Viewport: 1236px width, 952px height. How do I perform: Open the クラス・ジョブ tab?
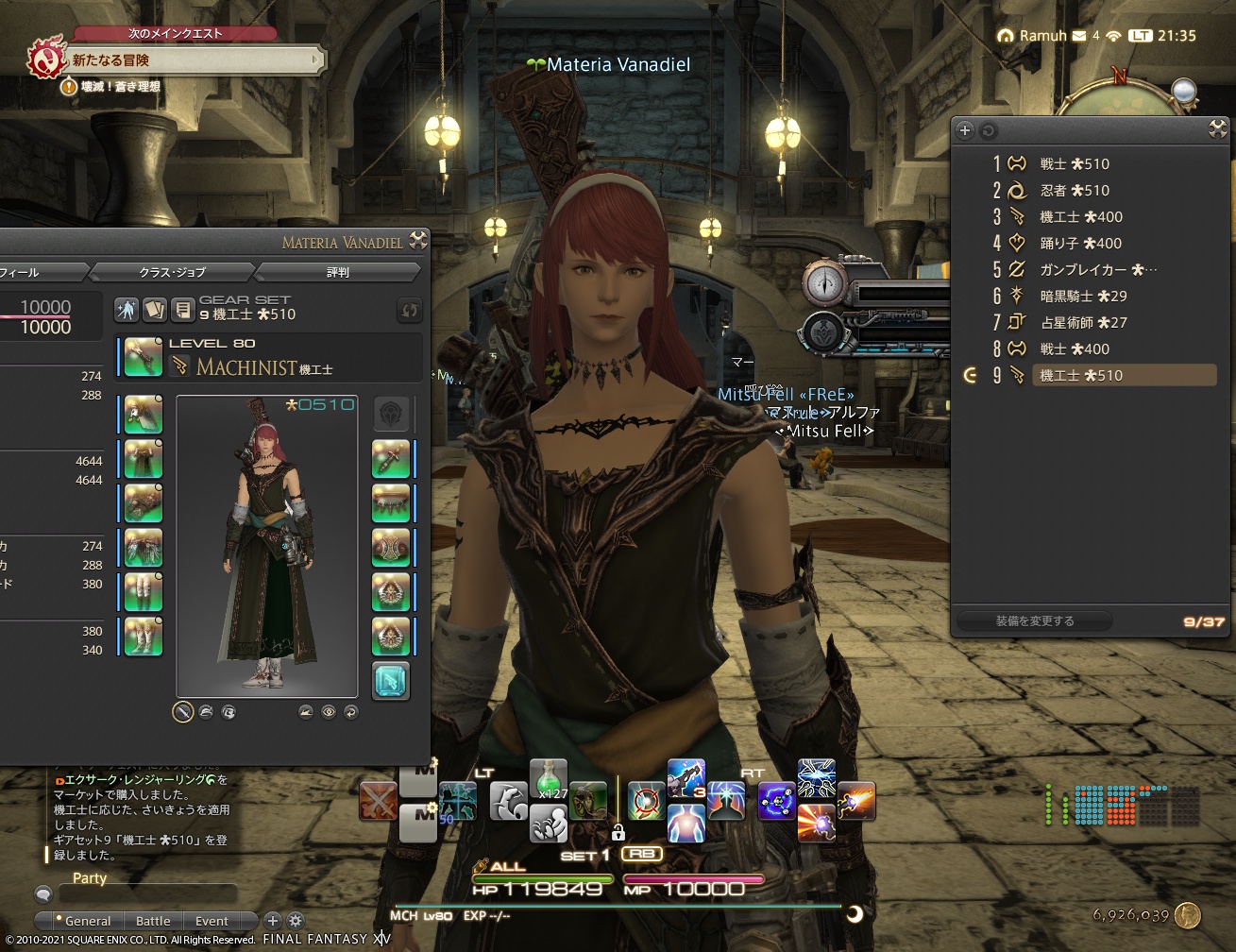[171, 272]
